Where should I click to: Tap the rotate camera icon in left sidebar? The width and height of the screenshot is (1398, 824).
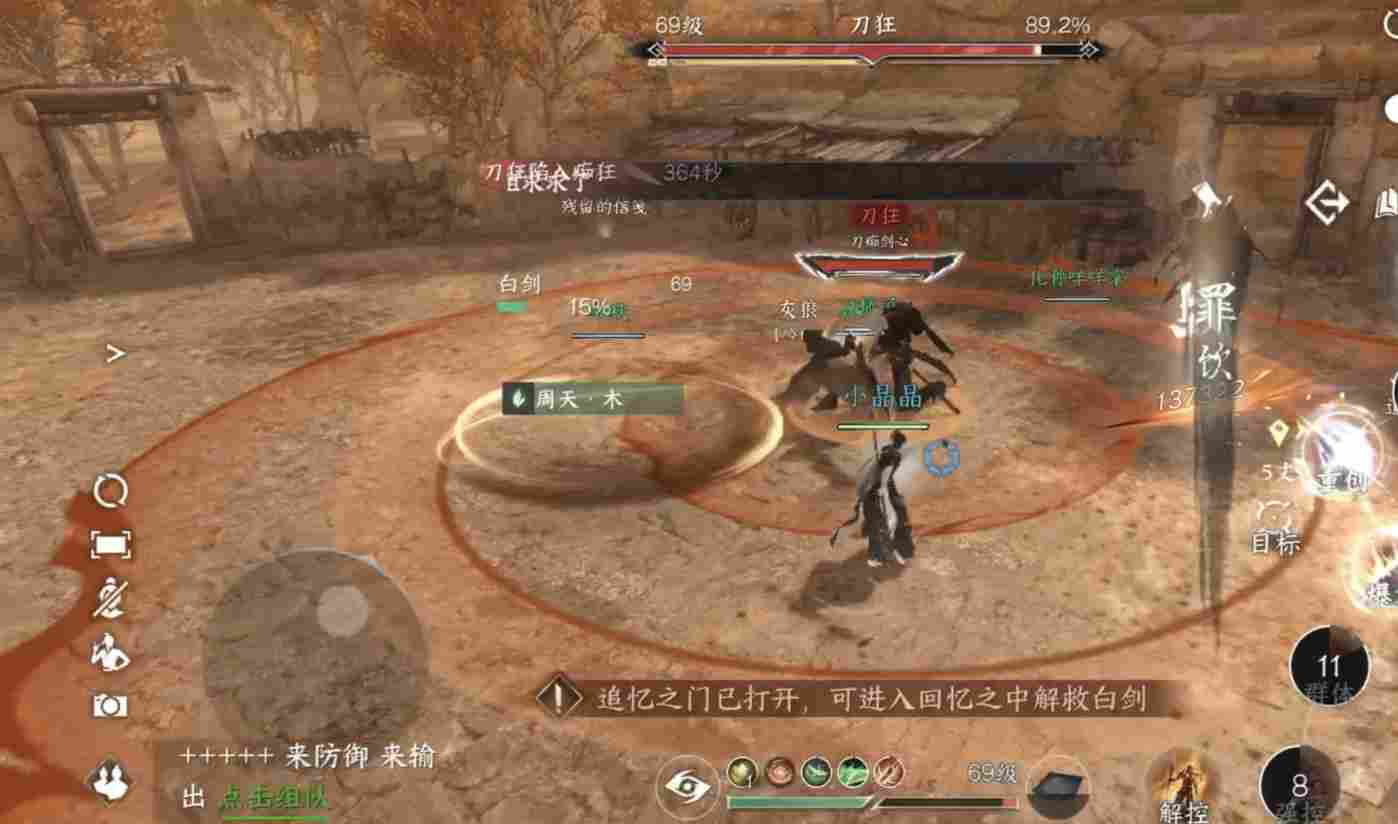[x=113, y=489]
